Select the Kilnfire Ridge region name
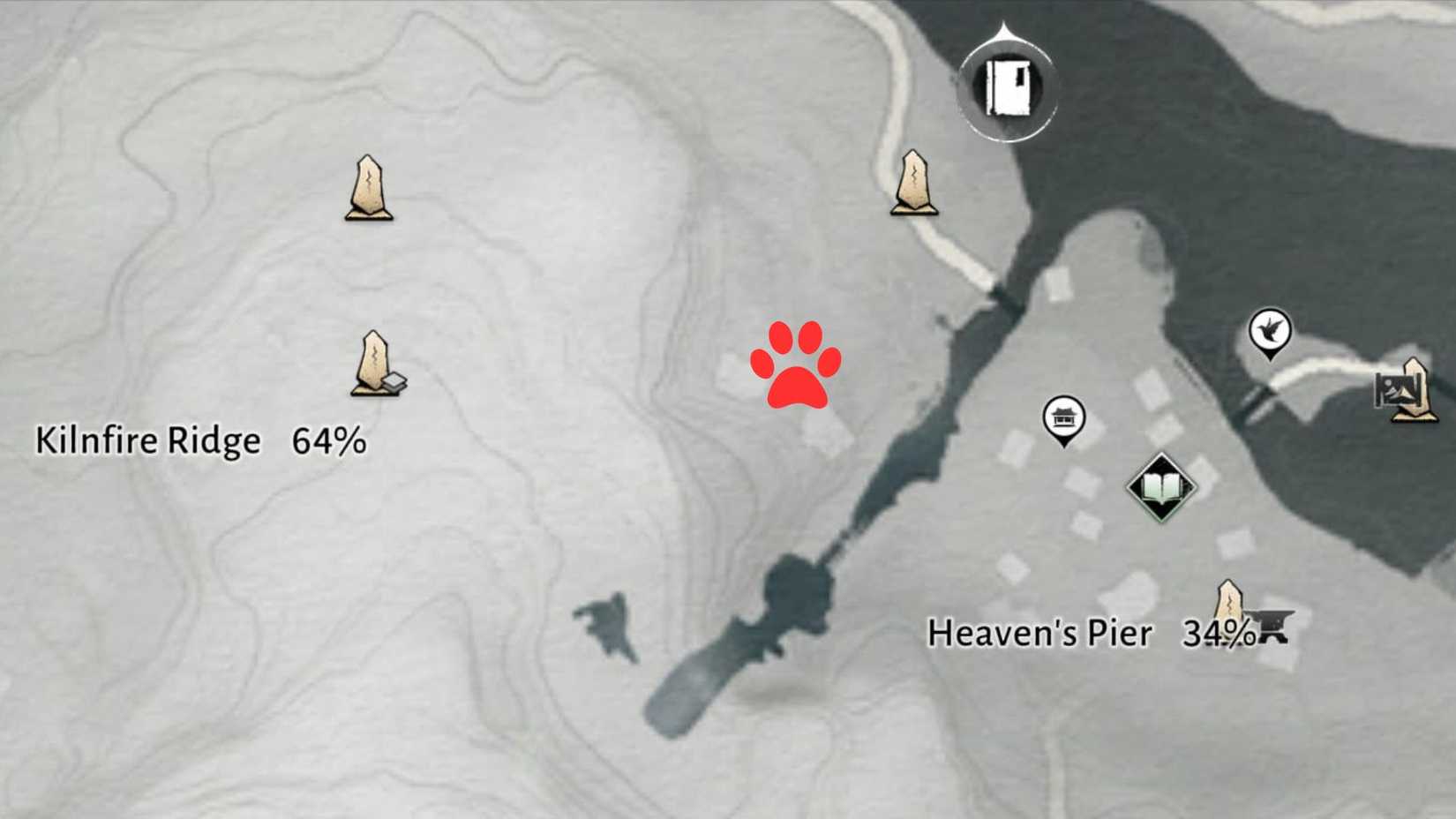 point(146,440)
